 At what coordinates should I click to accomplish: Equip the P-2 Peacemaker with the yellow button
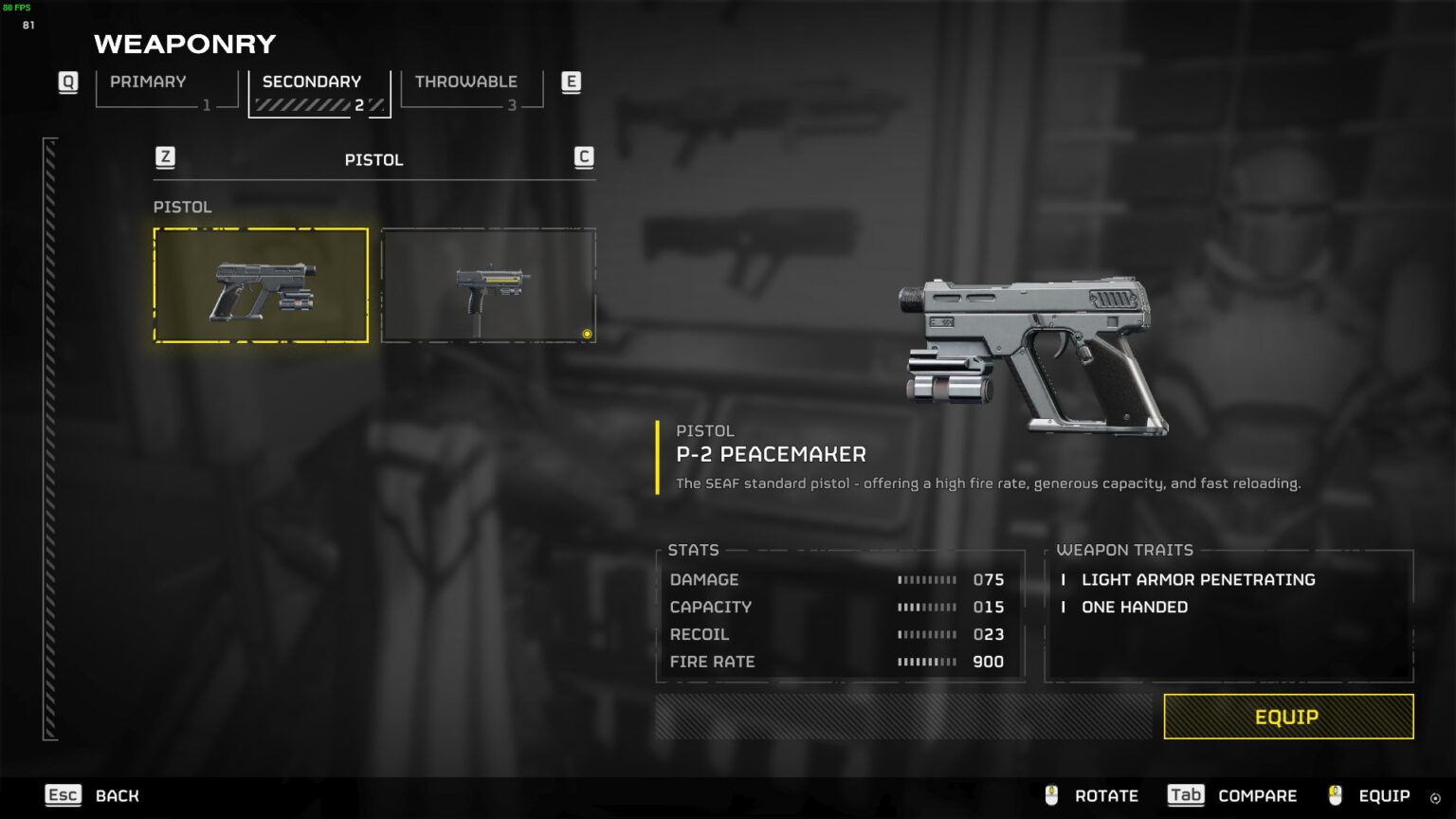[1287, 717]
